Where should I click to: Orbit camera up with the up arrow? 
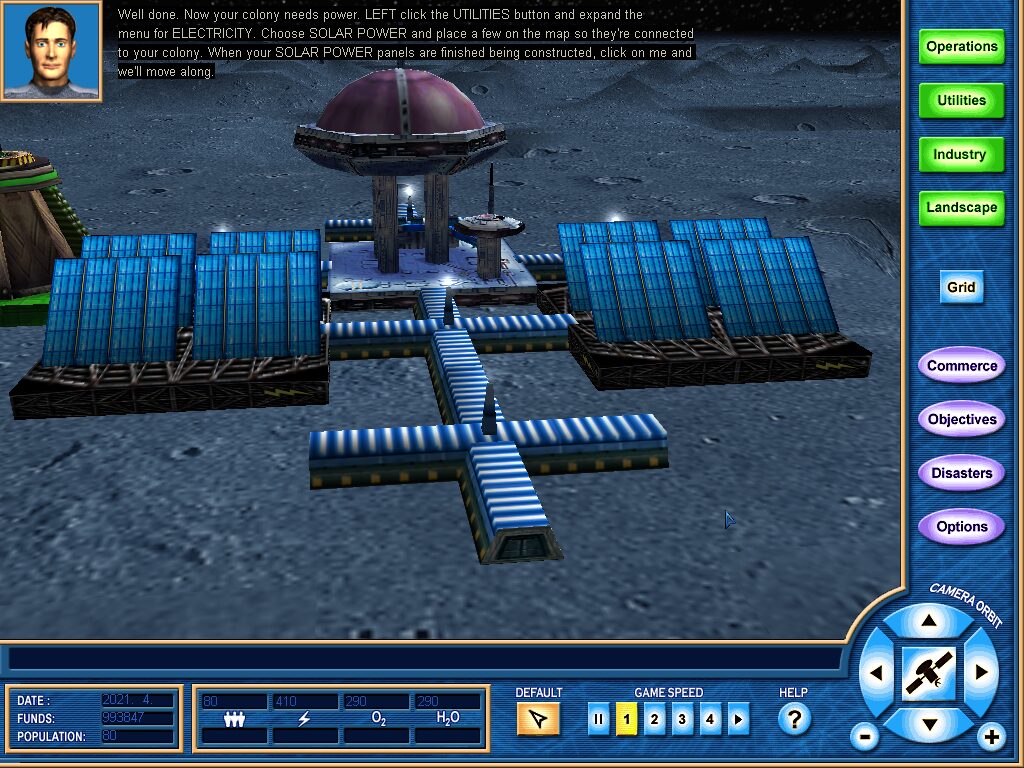tap(929, 622)
